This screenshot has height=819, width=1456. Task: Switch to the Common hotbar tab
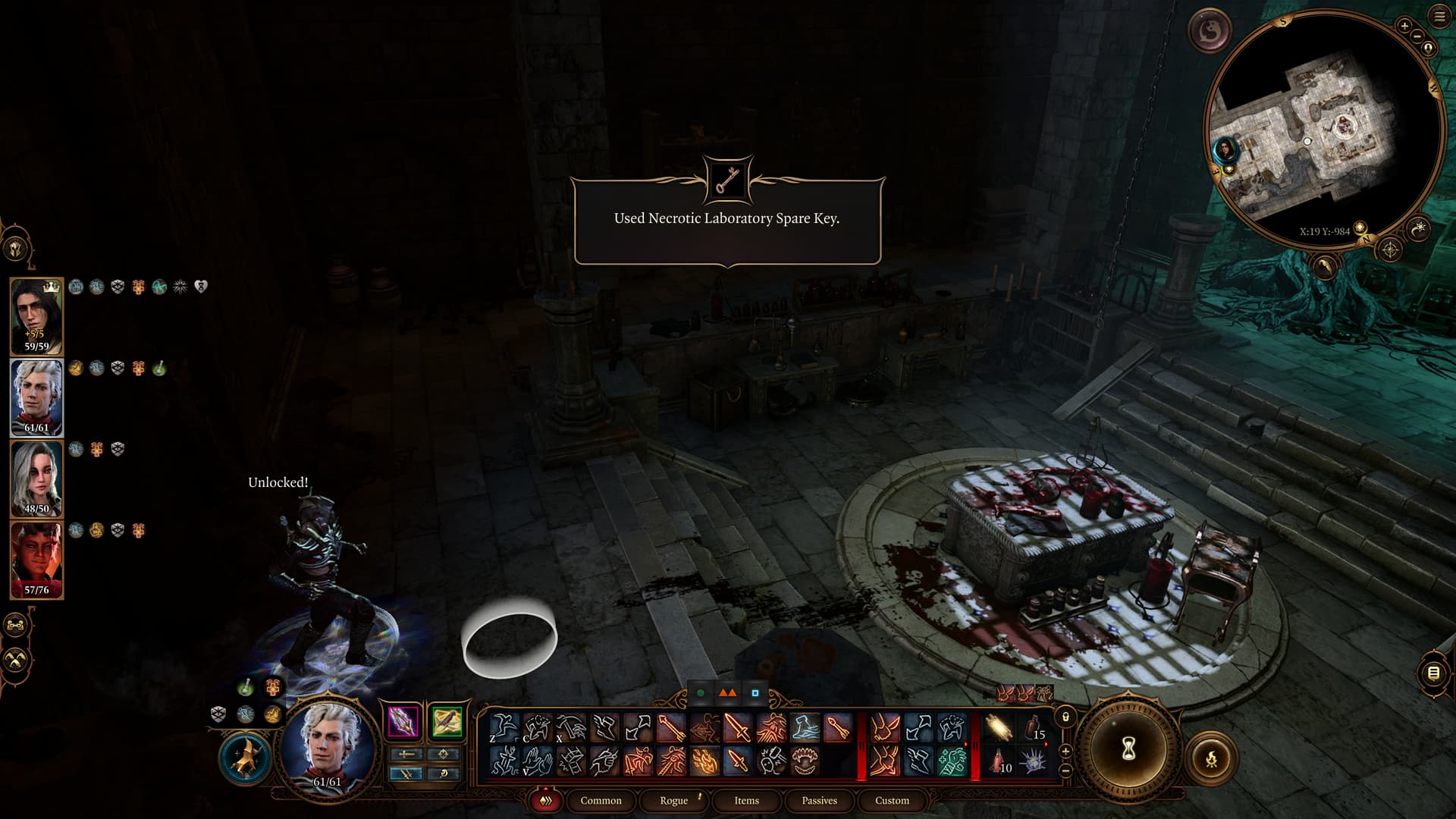[601, 800]
